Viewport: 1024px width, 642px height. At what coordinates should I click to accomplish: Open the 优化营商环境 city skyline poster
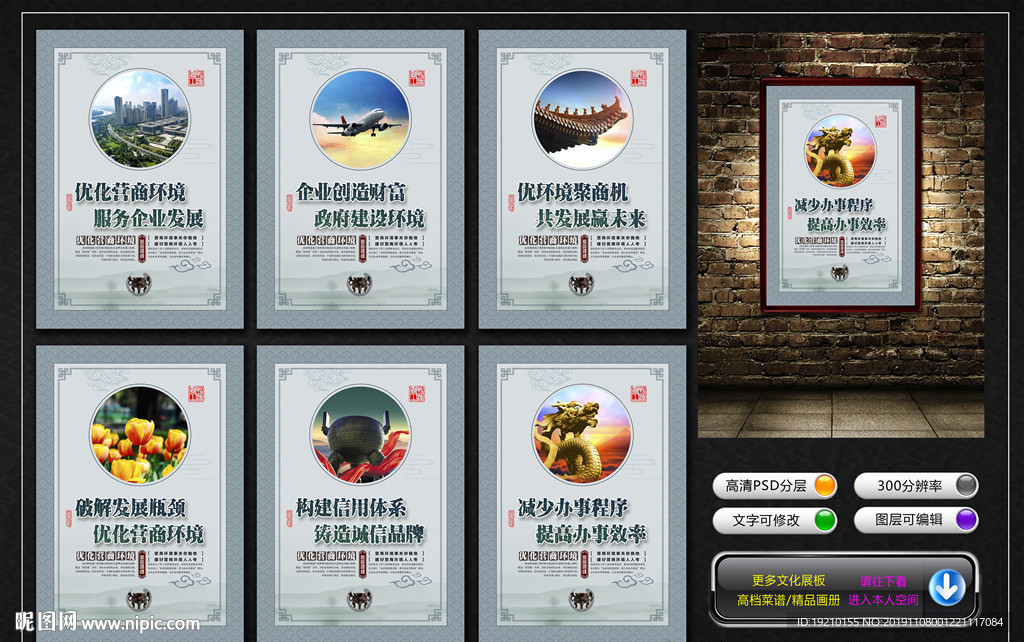coord(140,180)
